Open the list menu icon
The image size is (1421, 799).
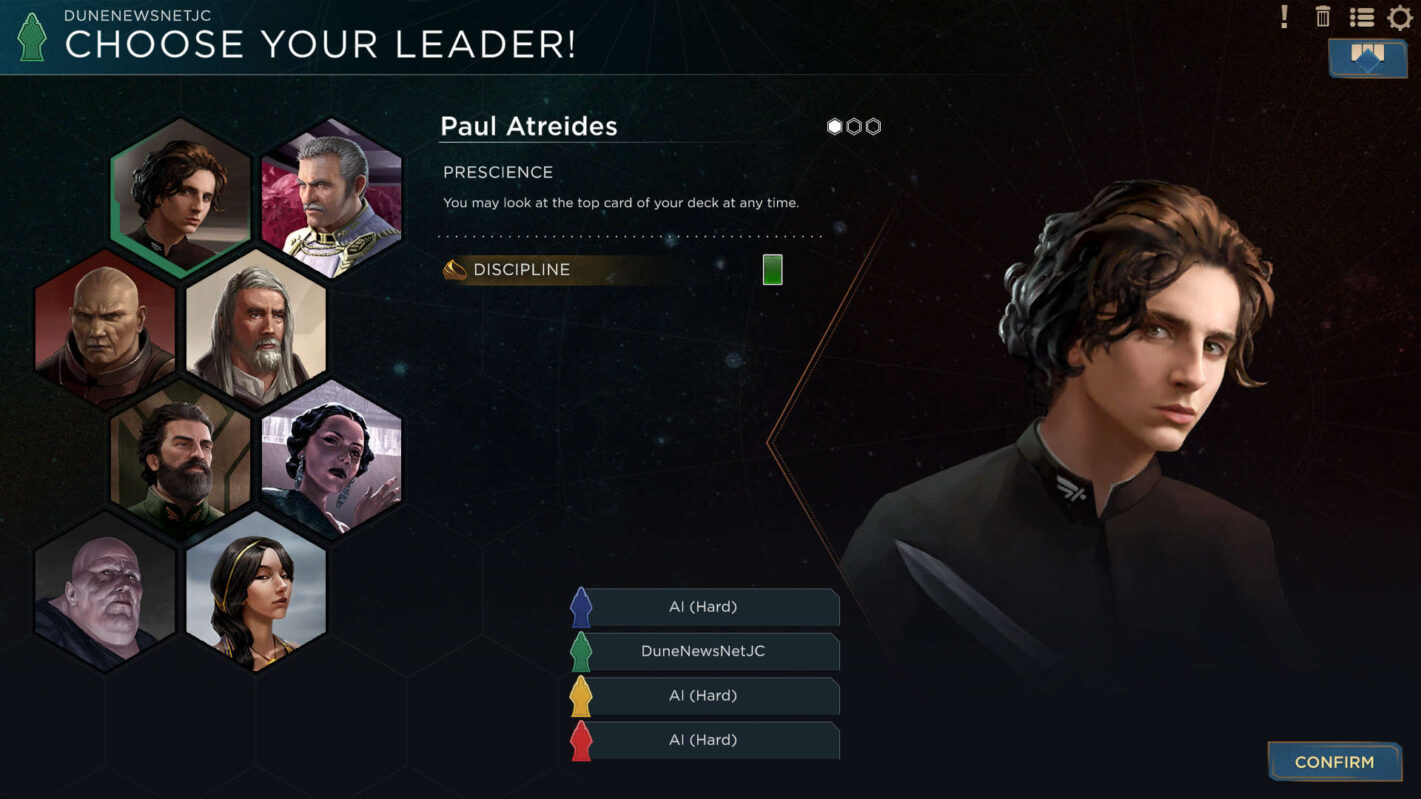pyautogui.click(x=1361, y=17)
